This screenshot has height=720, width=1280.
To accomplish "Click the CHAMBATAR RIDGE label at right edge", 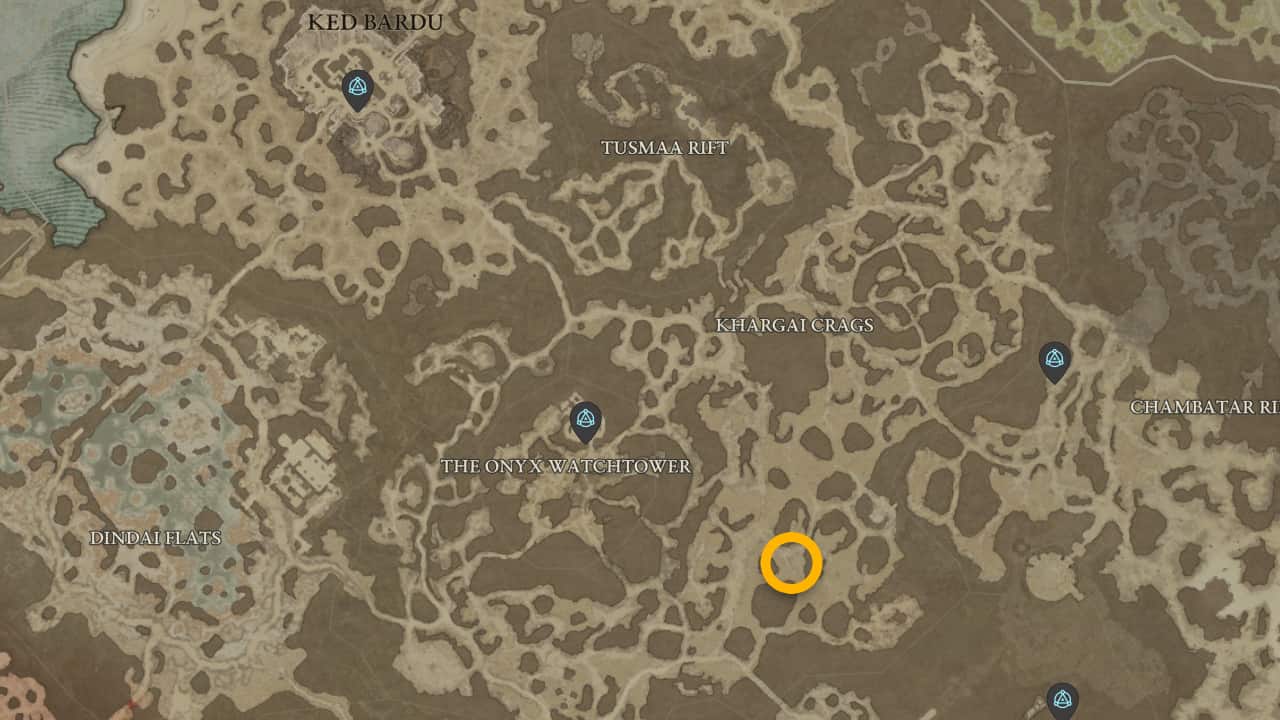I will click(x=1204, y=408).
